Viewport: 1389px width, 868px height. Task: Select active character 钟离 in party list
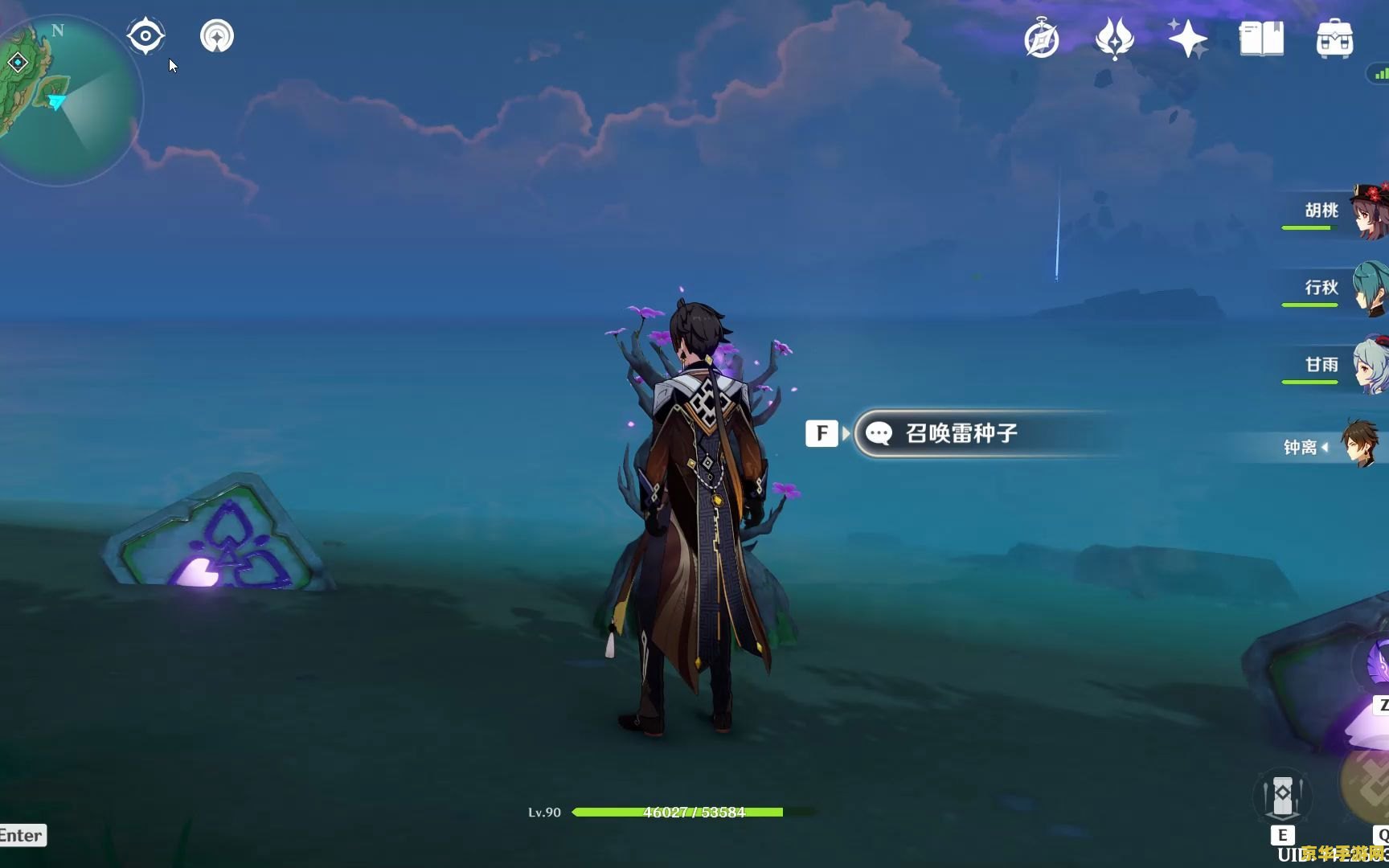pyautogui.click(x=1334, y=446)
